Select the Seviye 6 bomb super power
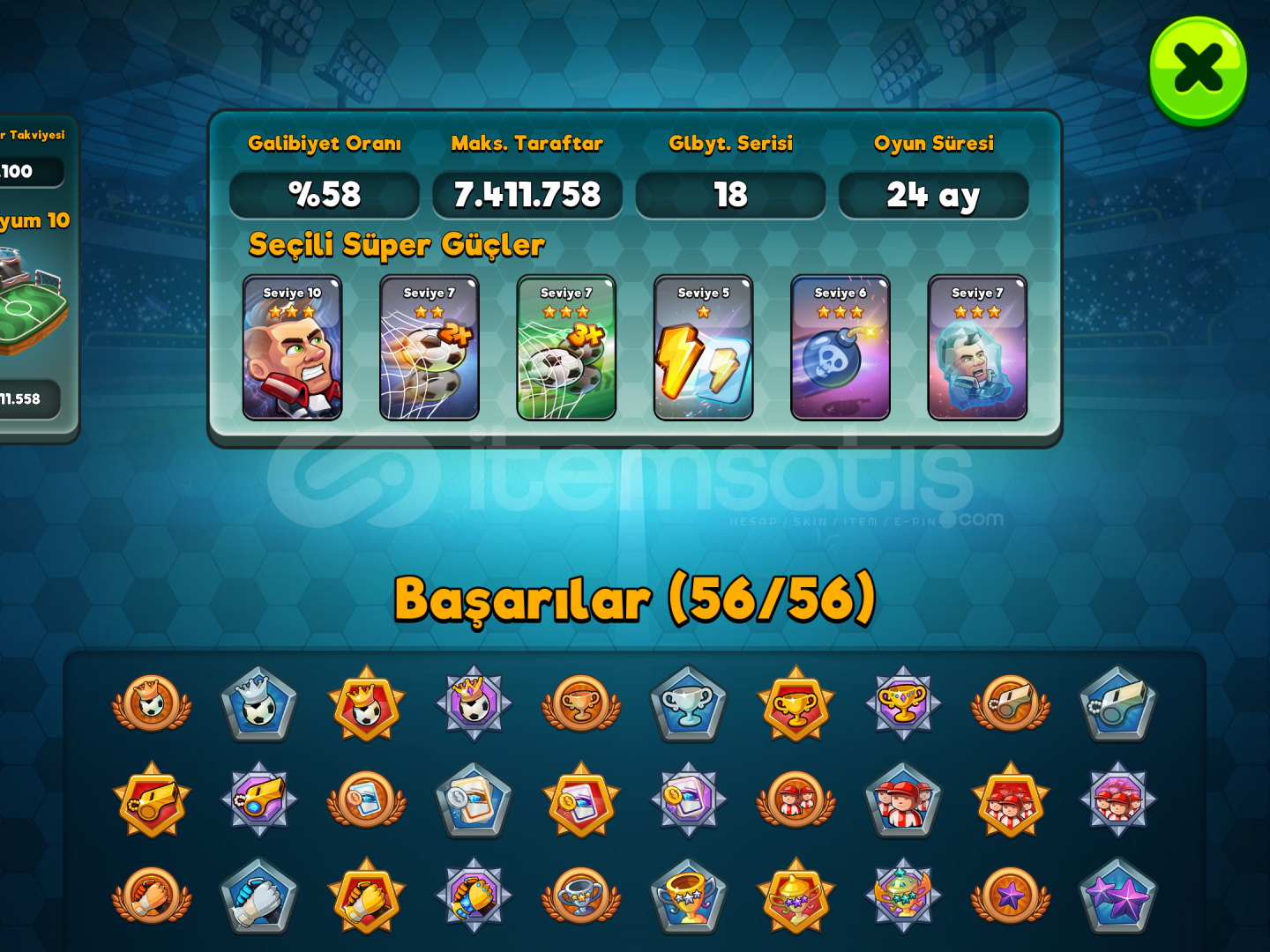Image resolution: width=1270 pixels, height=952 pixels. coord(839,348)
